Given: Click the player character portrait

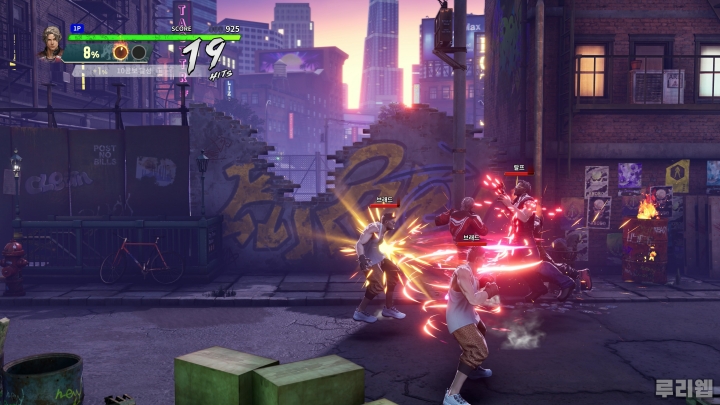Looking at the screenshot, I should [x=51, y=44].
